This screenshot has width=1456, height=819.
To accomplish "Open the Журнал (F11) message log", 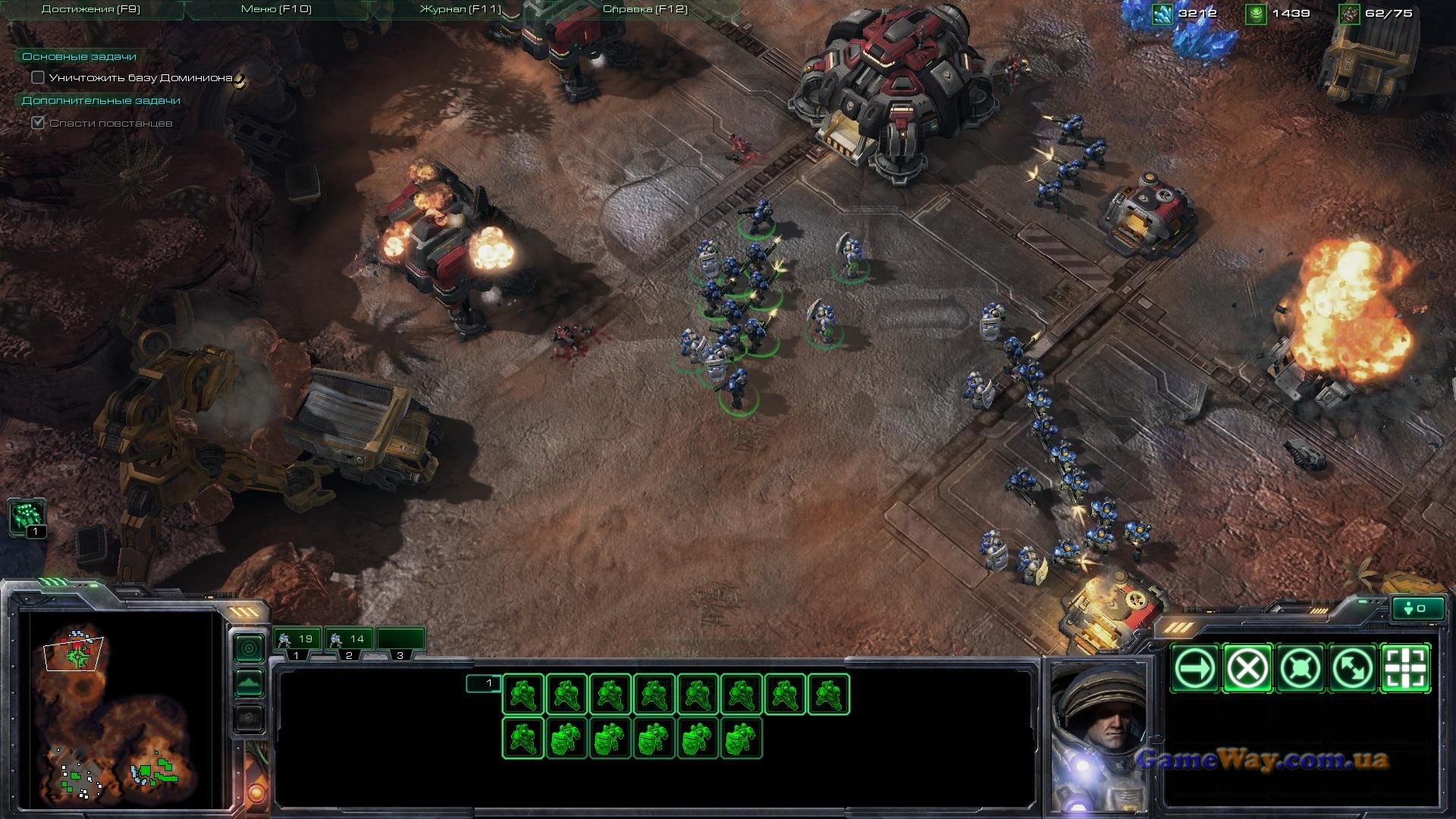I will tap(460, 9).
